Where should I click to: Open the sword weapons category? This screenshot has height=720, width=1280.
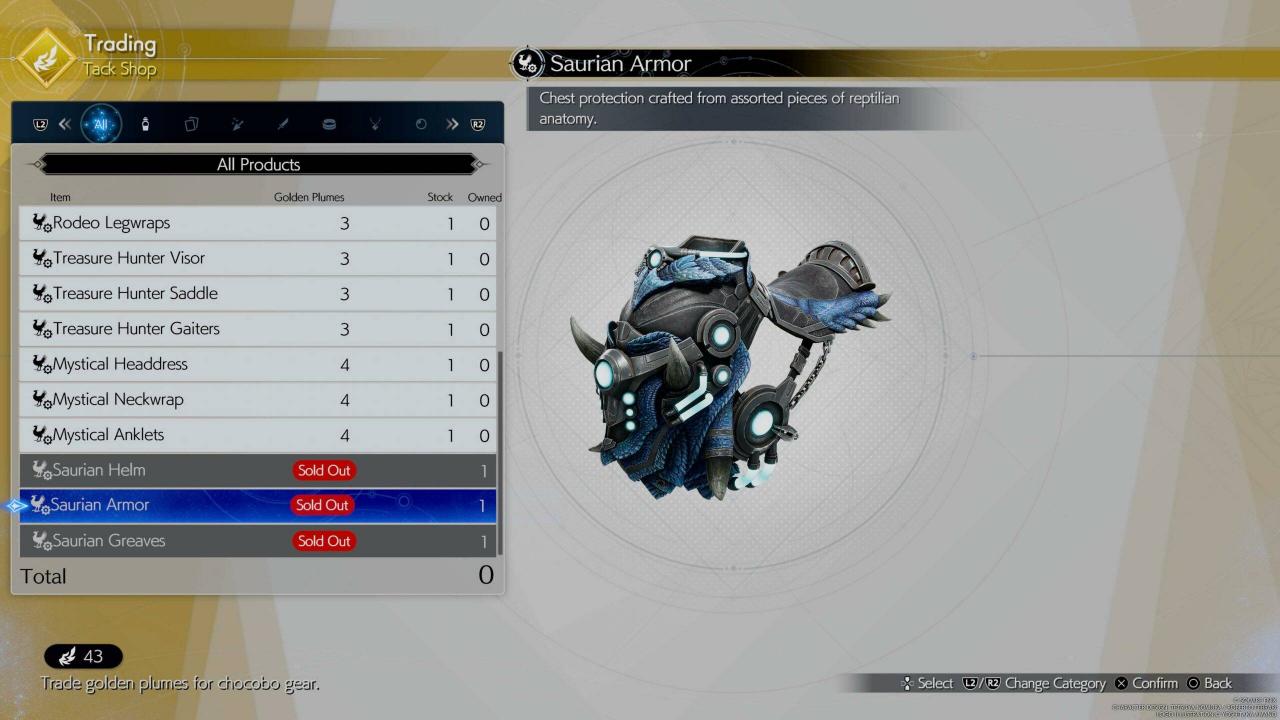pyautogui.click(x=283, y=125)
